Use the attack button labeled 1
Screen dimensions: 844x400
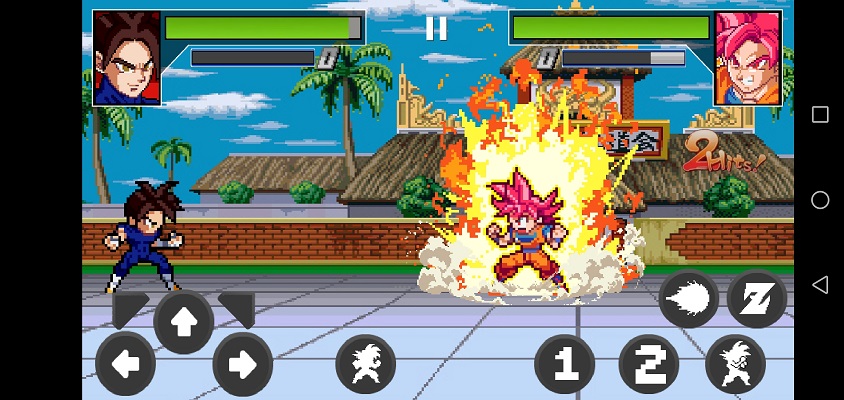565,364
